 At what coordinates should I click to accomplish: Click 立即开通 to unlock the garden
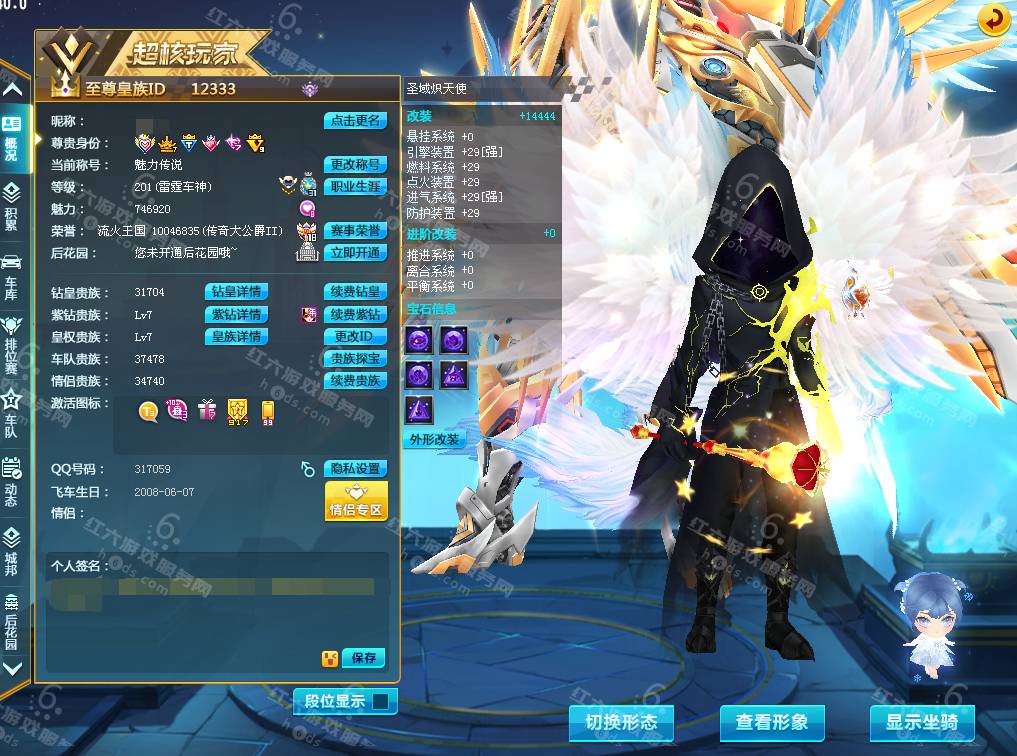(x=355, y=253)
